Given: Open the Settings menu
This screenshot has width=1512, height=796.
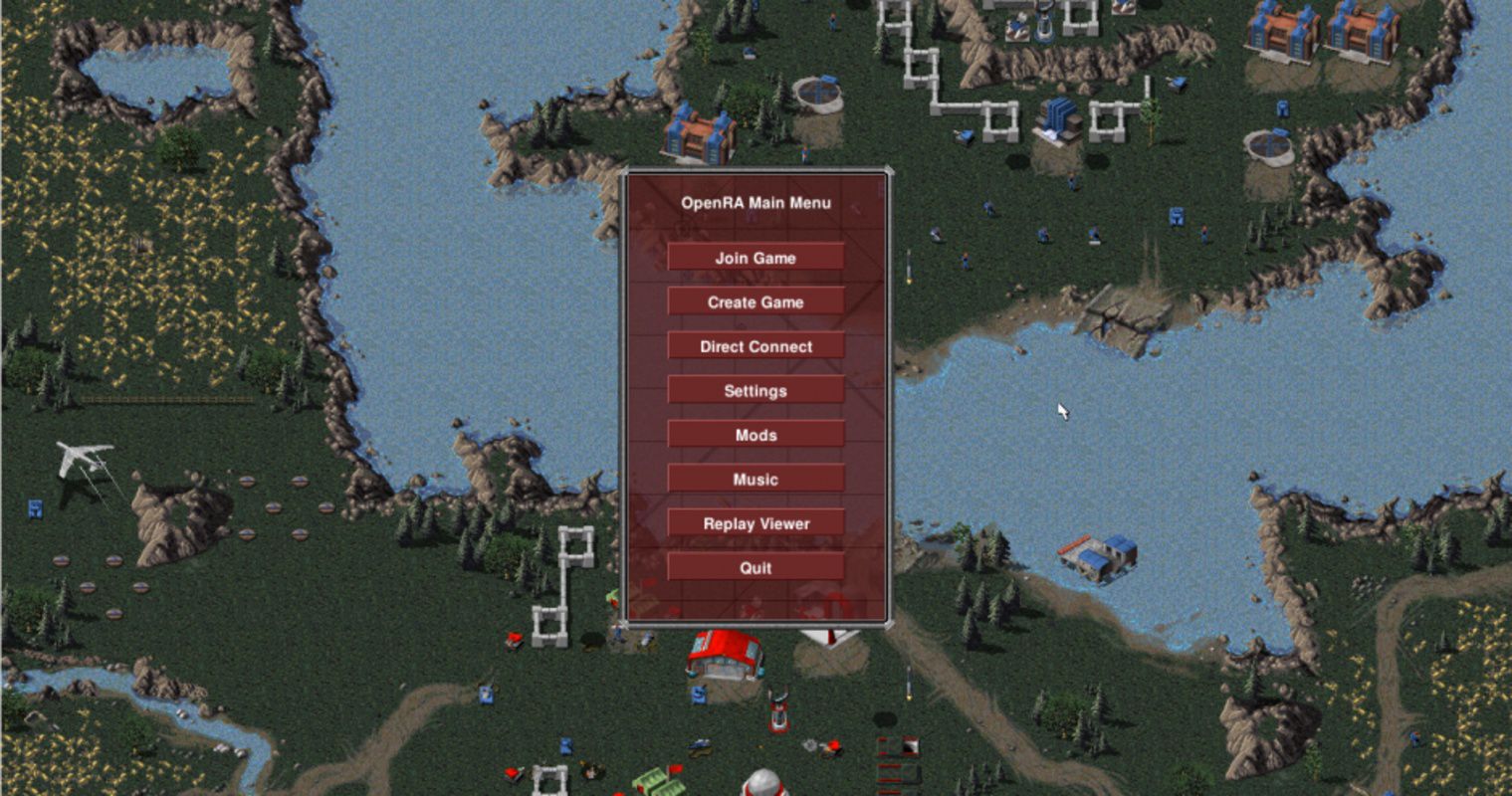Looking at the screenshot, I should coord(756,390).
